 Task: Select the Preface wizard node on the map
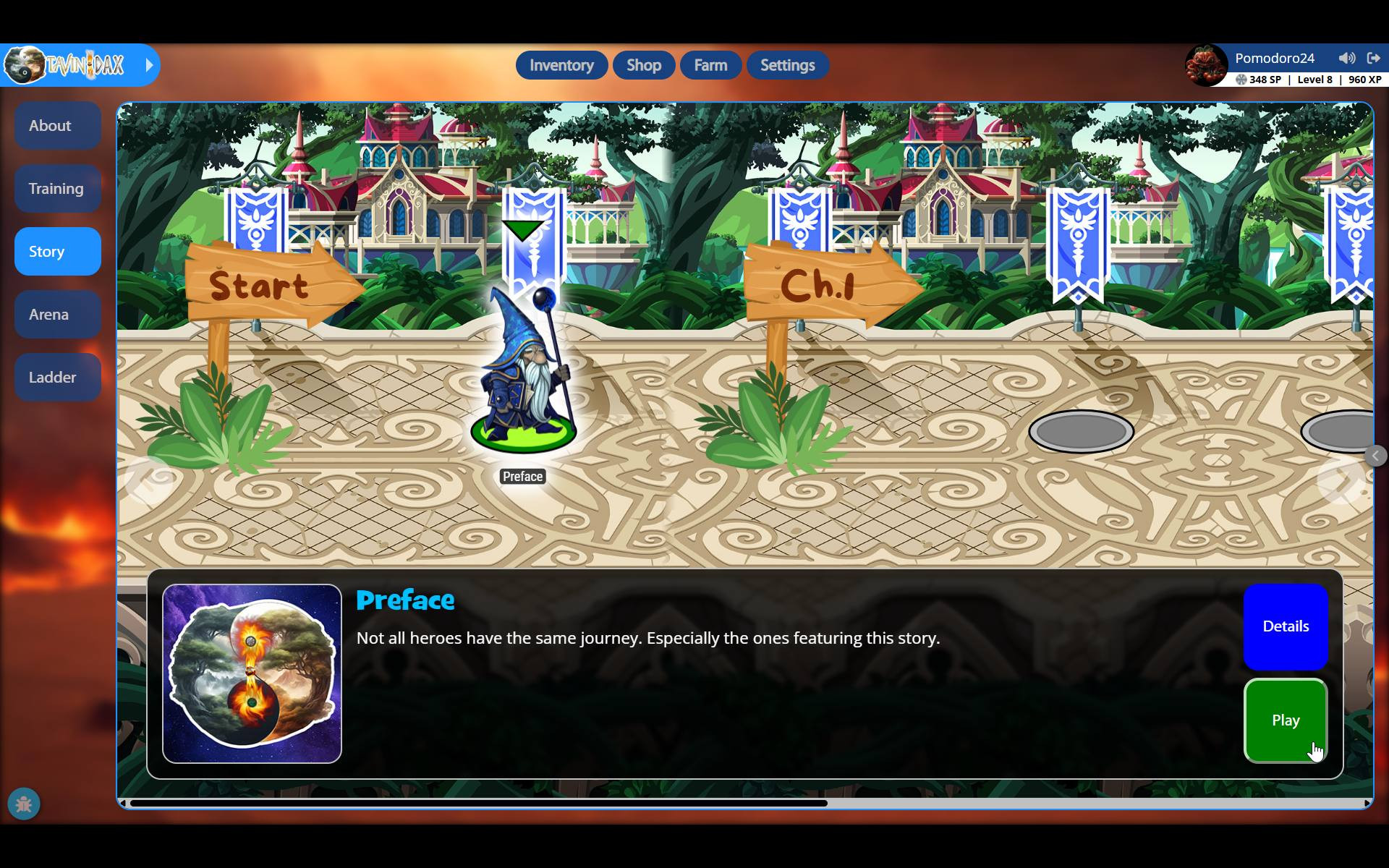pyautogui.click(x=524, y=376)
